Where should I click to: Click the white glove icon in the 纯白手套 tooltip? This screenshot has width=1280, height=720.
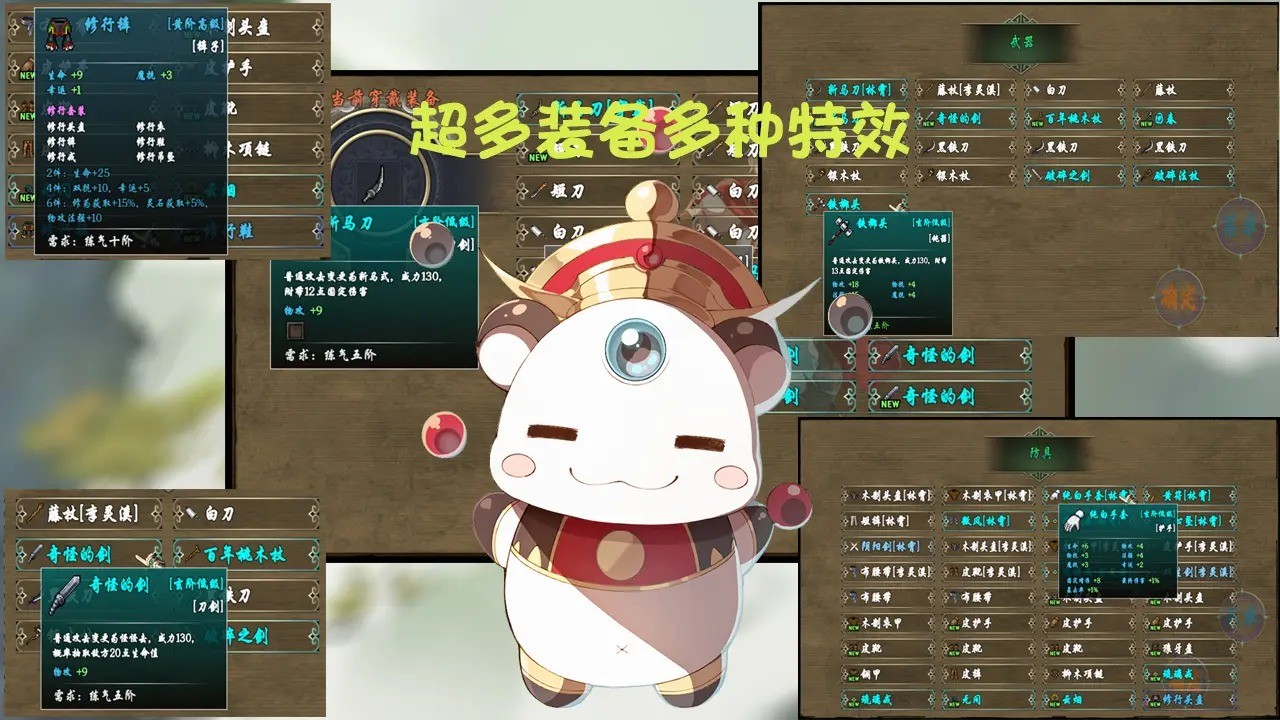tap(1075, 522)
